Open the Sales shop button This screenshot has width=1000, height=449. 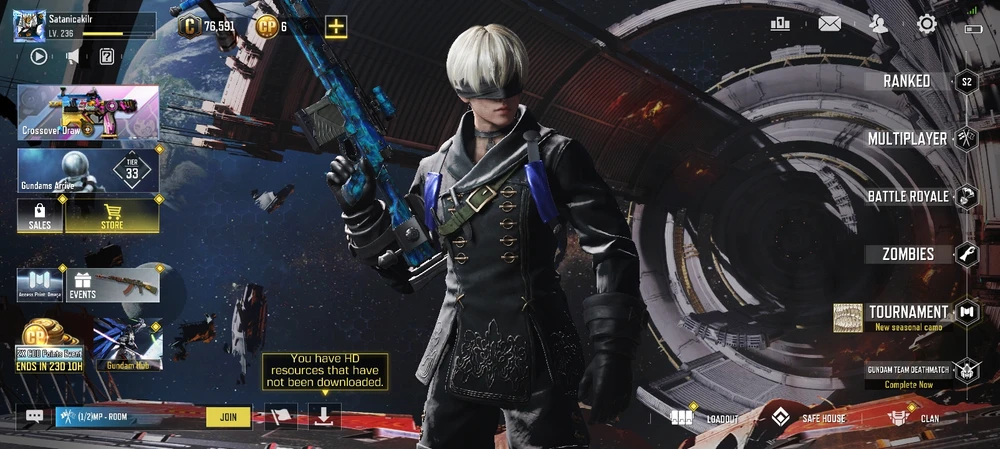click(x=40, y=215)
